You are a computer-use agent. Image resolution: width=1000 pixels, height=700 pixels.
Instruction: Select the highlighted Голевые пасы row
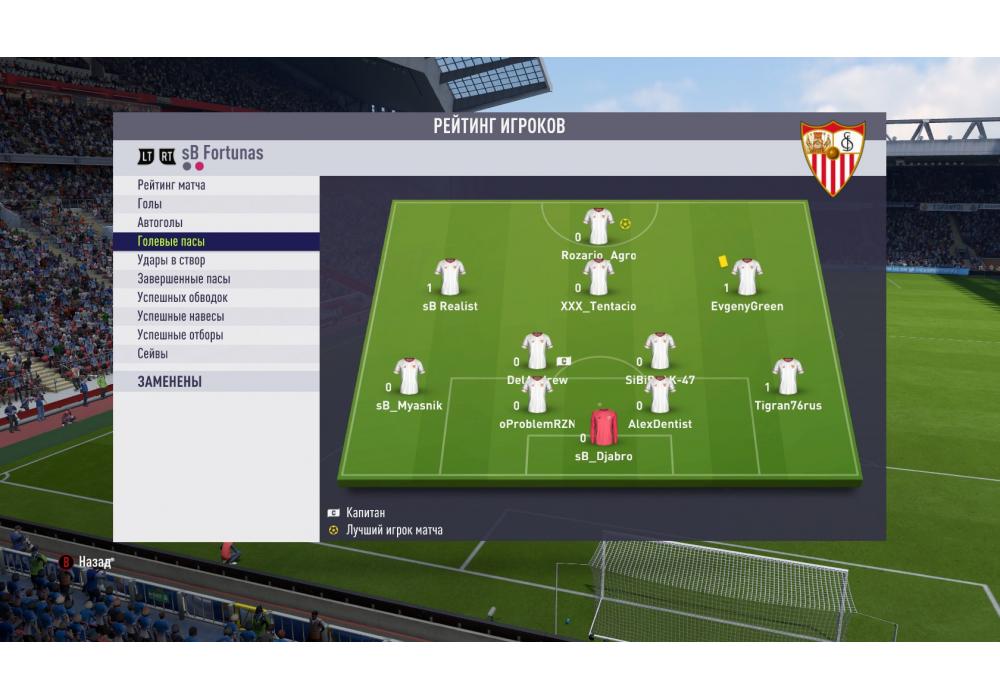pyautogui.click(x=215, y=242)
